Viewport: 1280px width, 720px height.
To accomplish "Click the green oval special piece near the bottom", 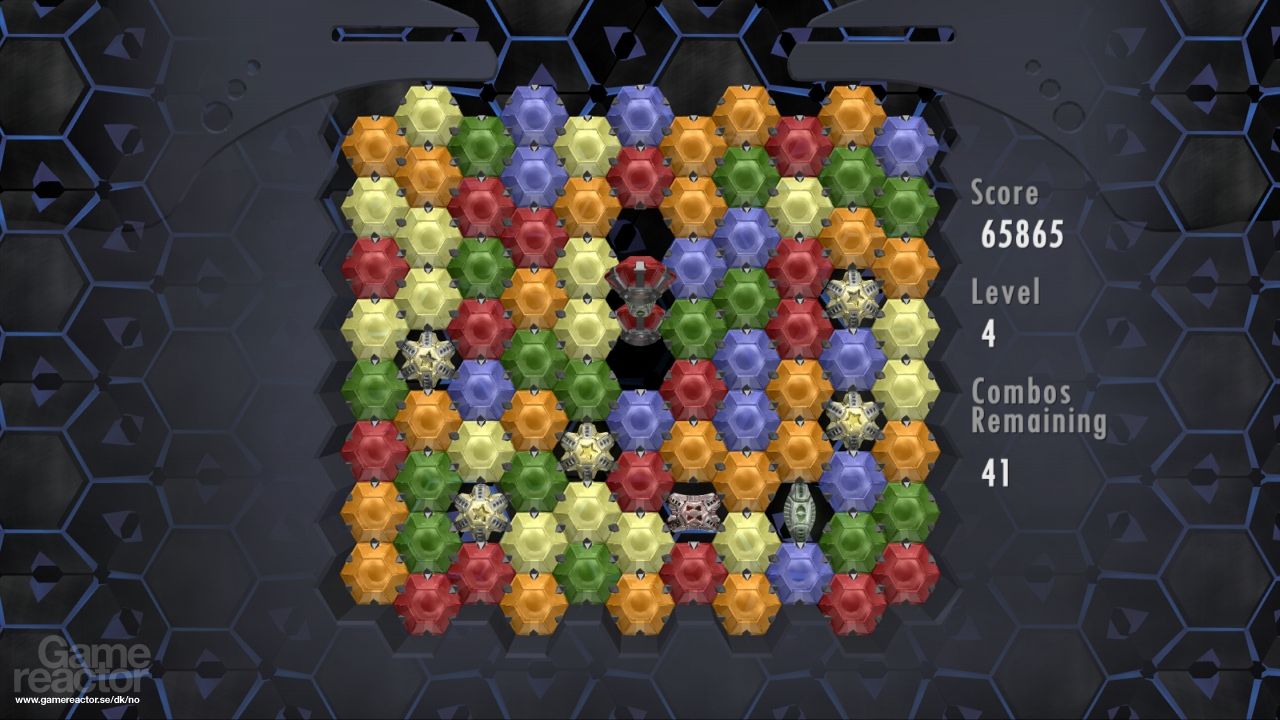I will [x=802, y=510].
